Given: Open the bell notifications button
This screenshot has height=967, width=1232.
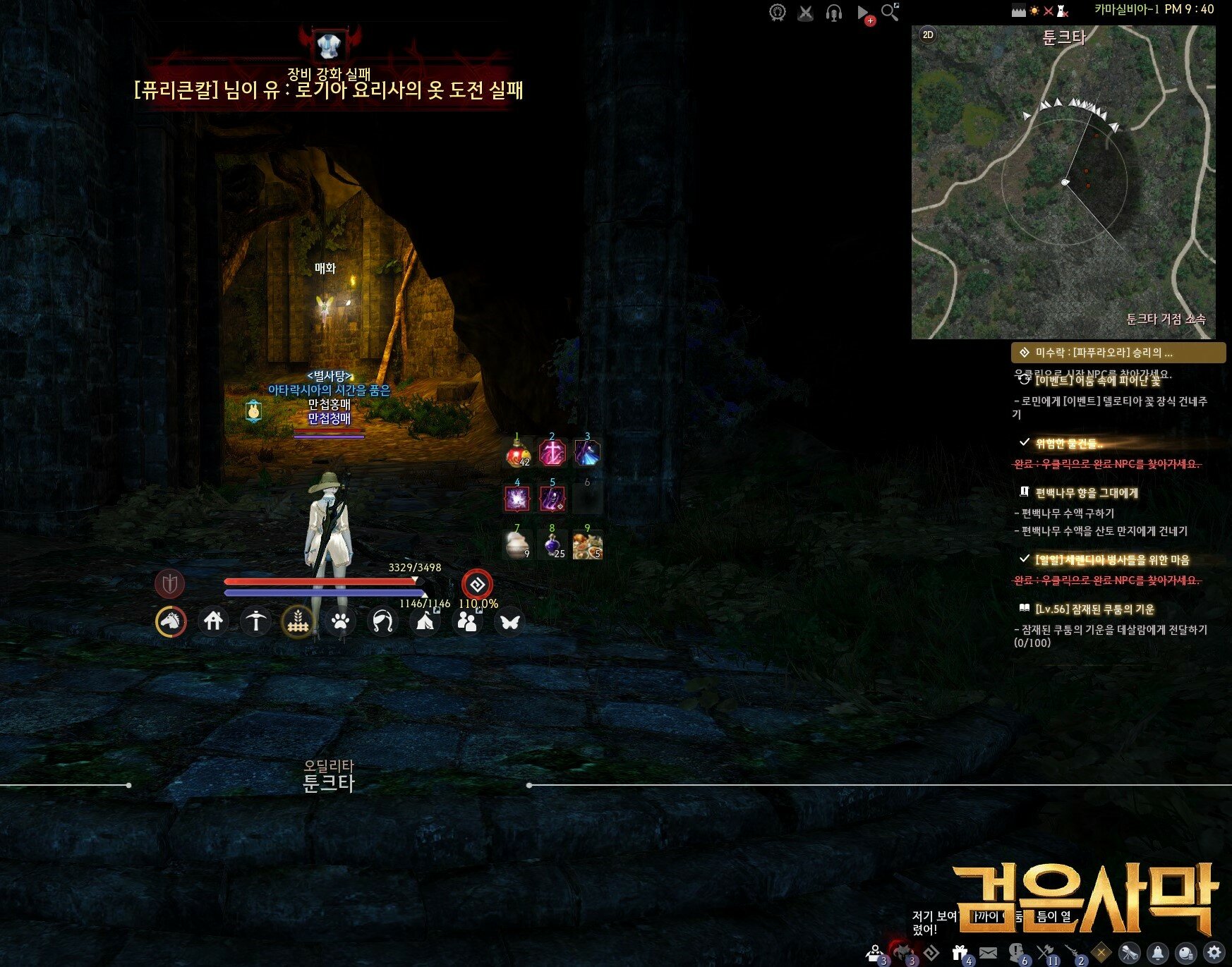Looking at the screenshot, I should (x=1158, y=953).
